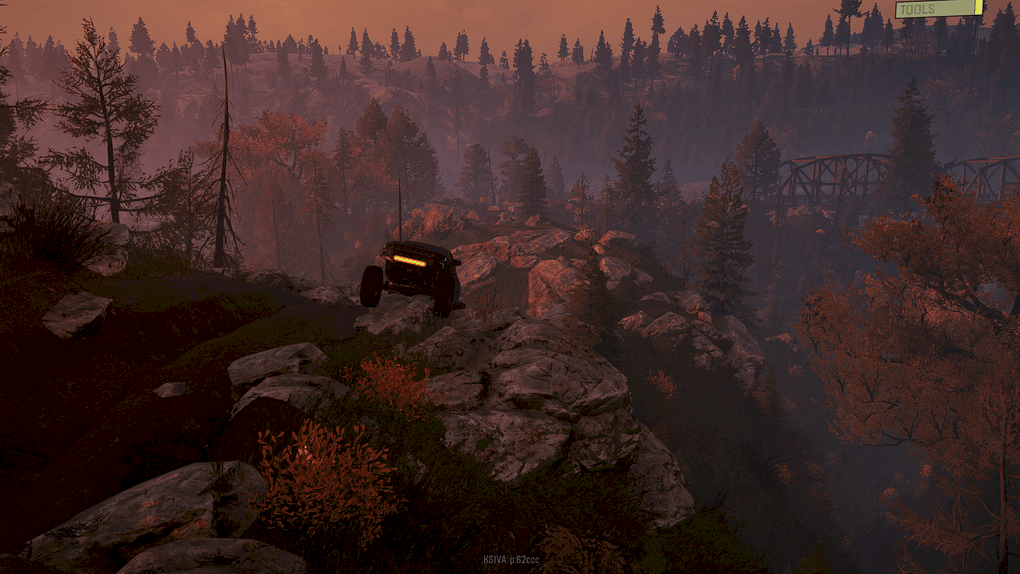This screenshot has width=1020, height=574.
Task: Open the TOOLS panel
Action: pyautogui.click(x=938, y=9)
